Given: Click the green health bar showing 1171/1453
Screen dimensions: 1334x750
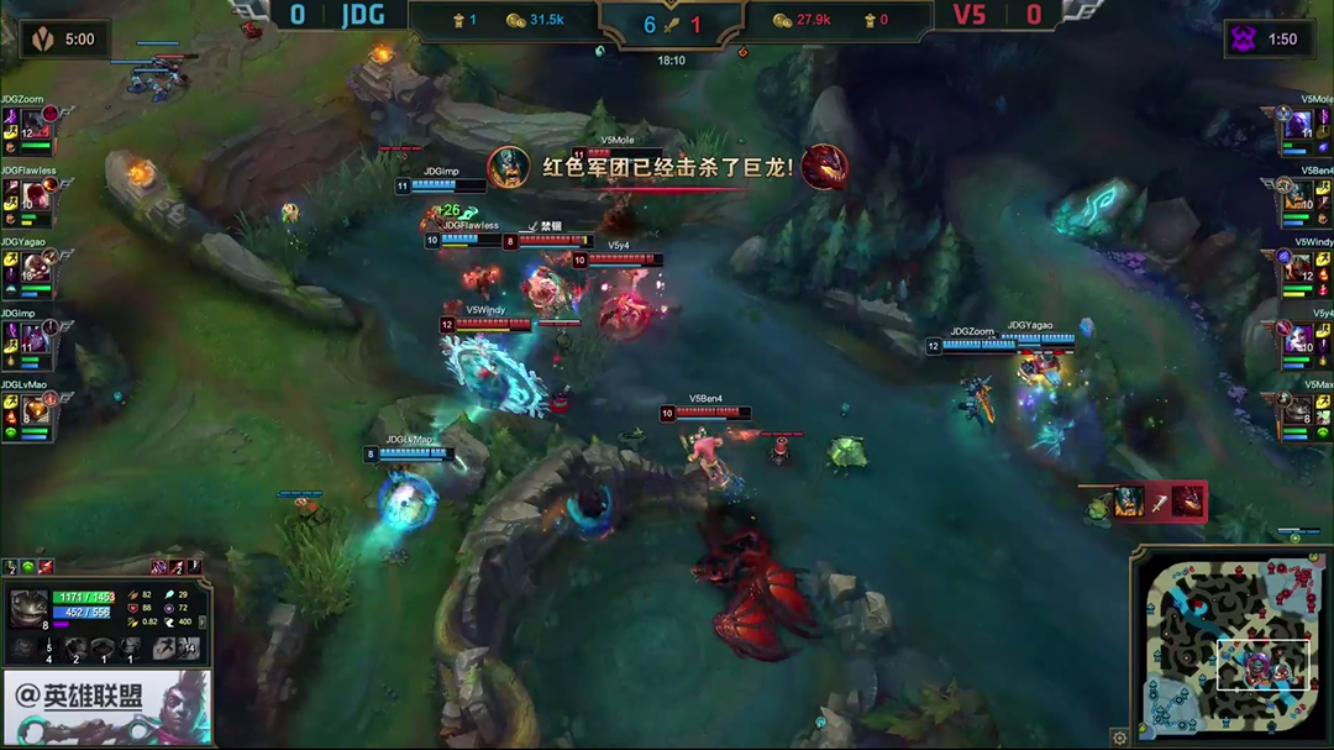Looking at the screenshot, I should (x=82, y=598).
